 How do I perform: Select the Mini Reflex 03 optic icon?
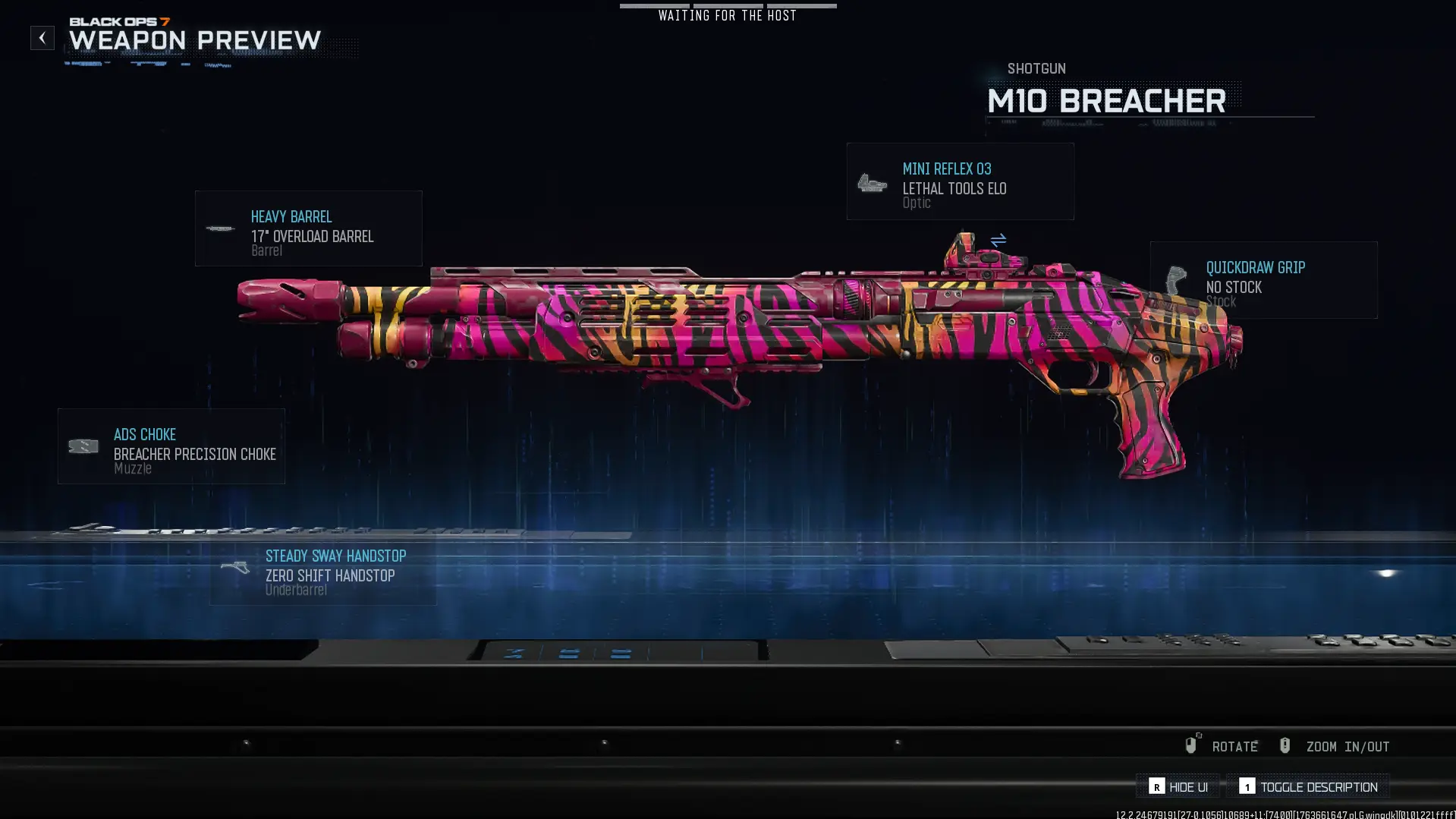coord(873,182)
